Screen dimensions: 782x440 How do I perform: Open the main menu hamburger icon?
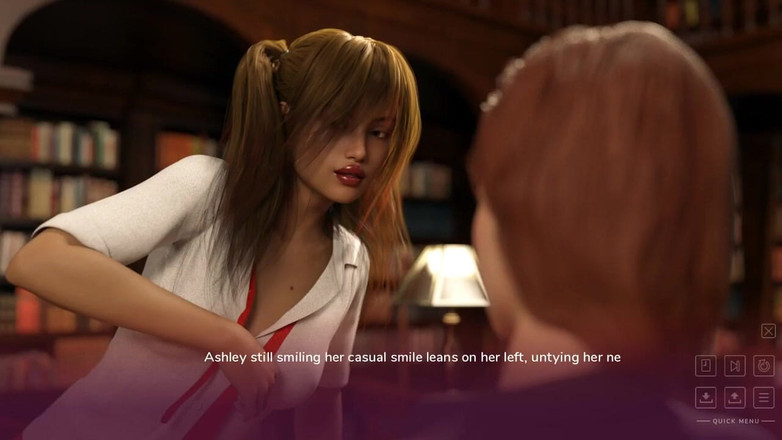(764, 397)
